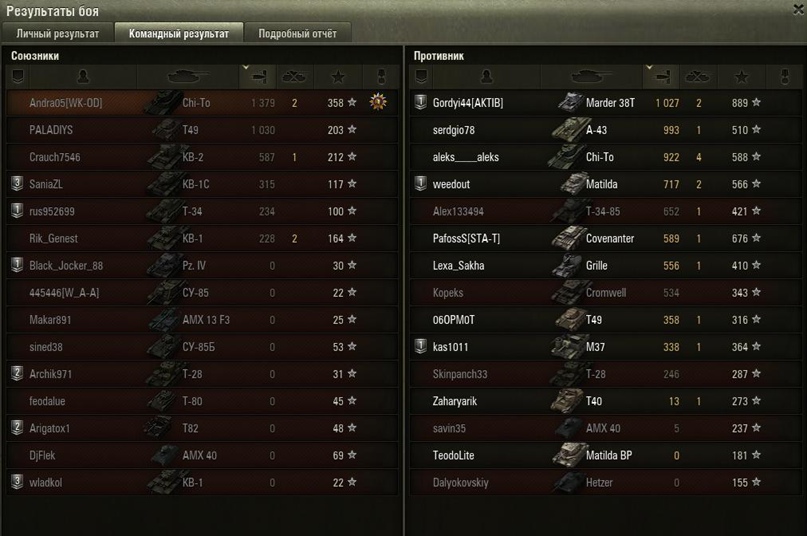The height and width of the screenshot is (536, 807).
Task: Pick enemy Lexa_Sakha with the Grille
Action: (459, 266)
